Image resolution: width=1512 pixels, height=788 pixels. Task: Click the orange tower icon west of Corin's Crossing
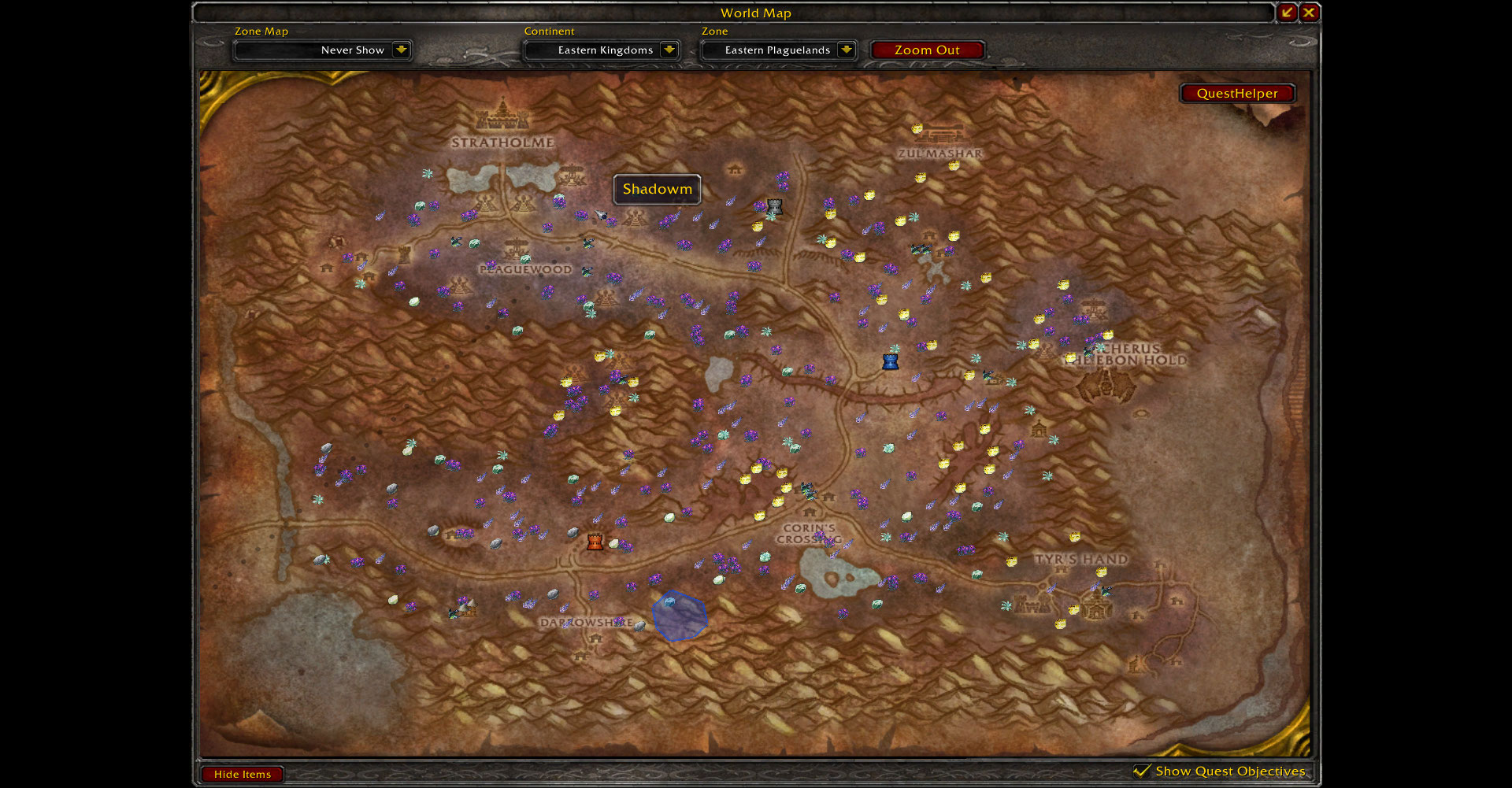(x=595, y=541)
